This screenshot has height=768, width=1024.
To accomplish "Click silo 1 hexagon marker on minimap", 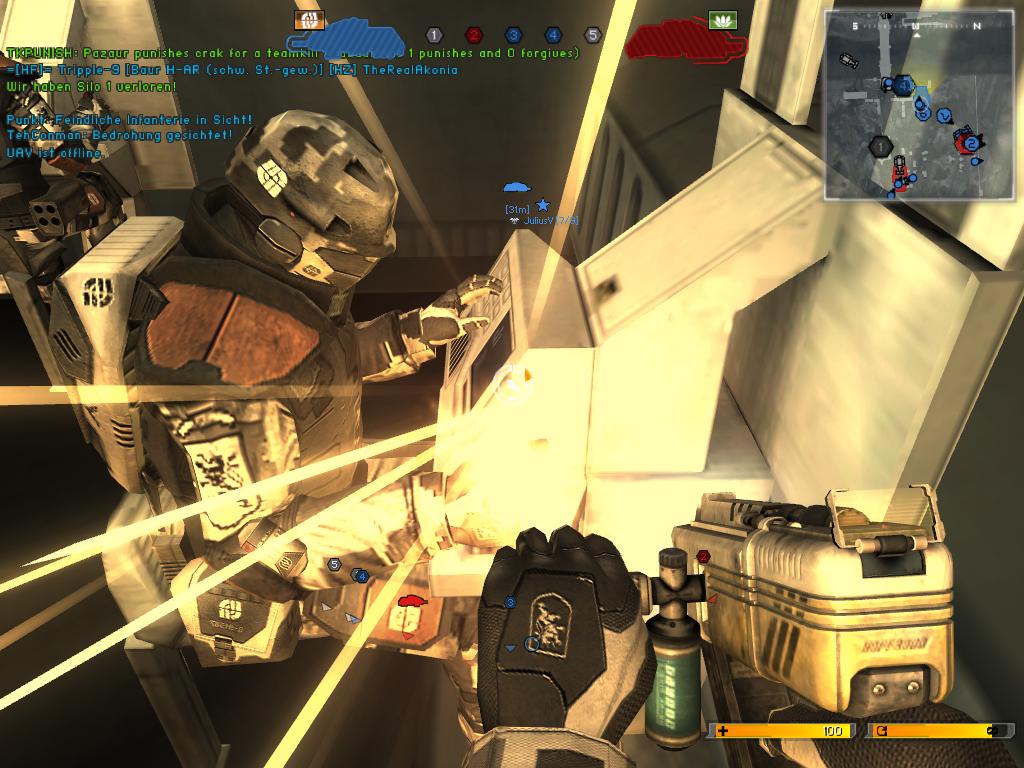I will point(881,146).
